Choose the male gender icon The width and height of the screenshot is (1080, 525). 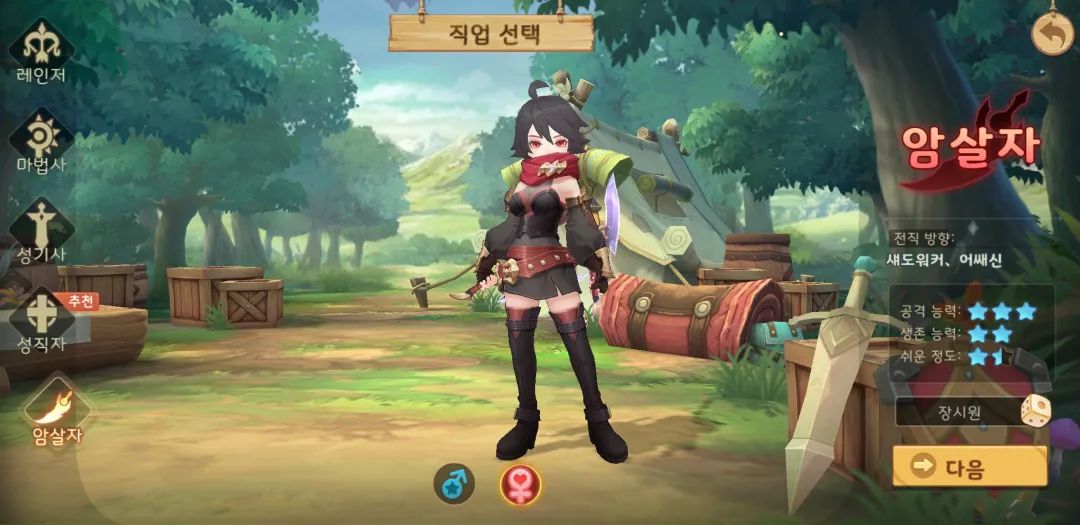454,485
